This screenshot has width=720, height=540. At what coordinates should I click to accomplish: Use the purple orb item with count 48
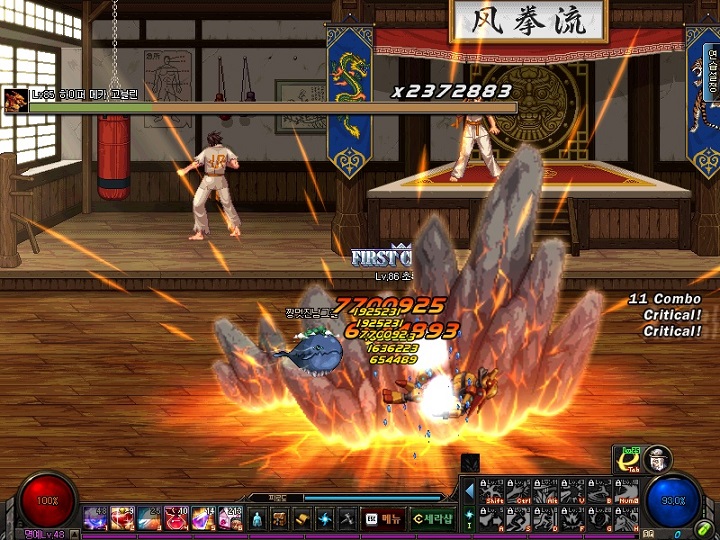point(96,518)
